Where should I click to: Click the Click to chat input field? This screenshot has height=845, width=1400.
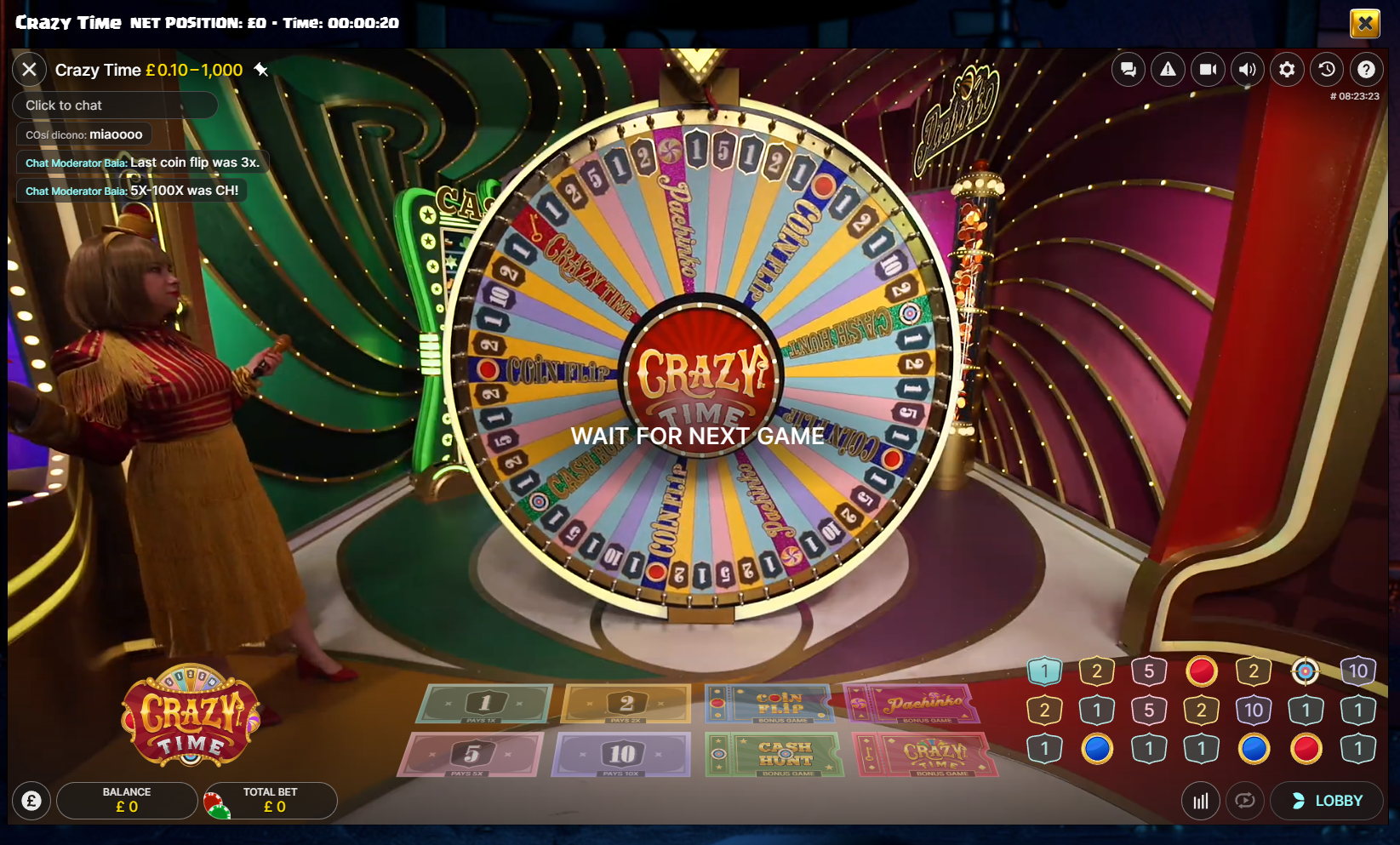point(115,105)
